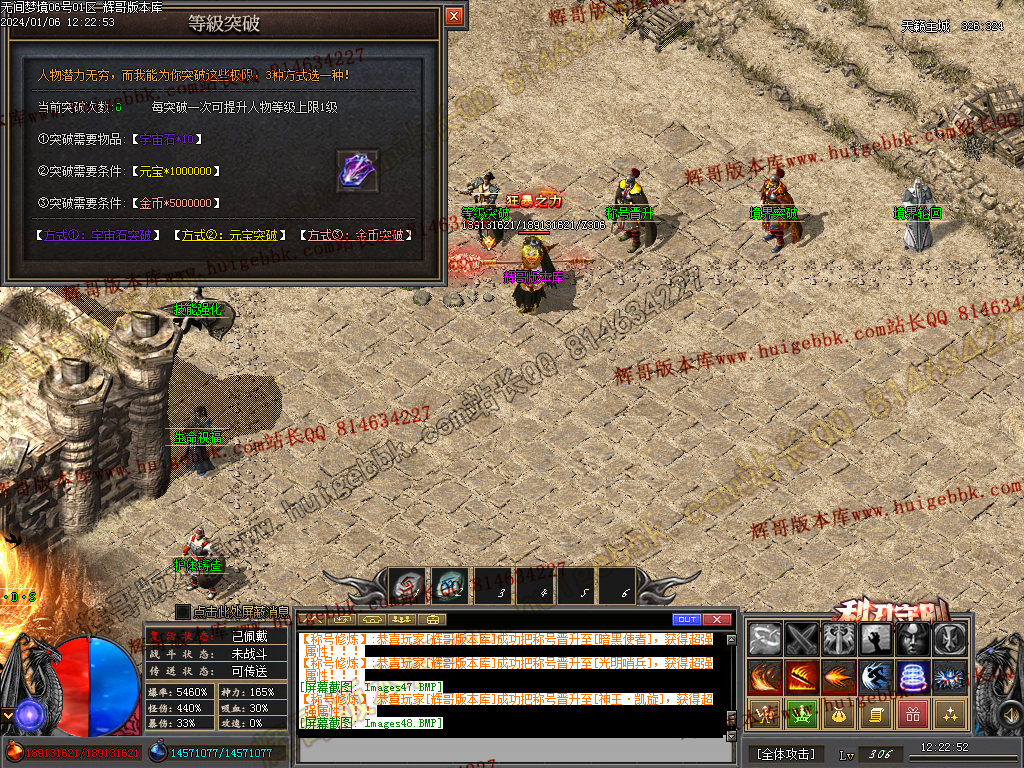This screenshot has height=768, width=1024.
Task: Activate the blue glowing rings skill
Action: tap(913, 677)
